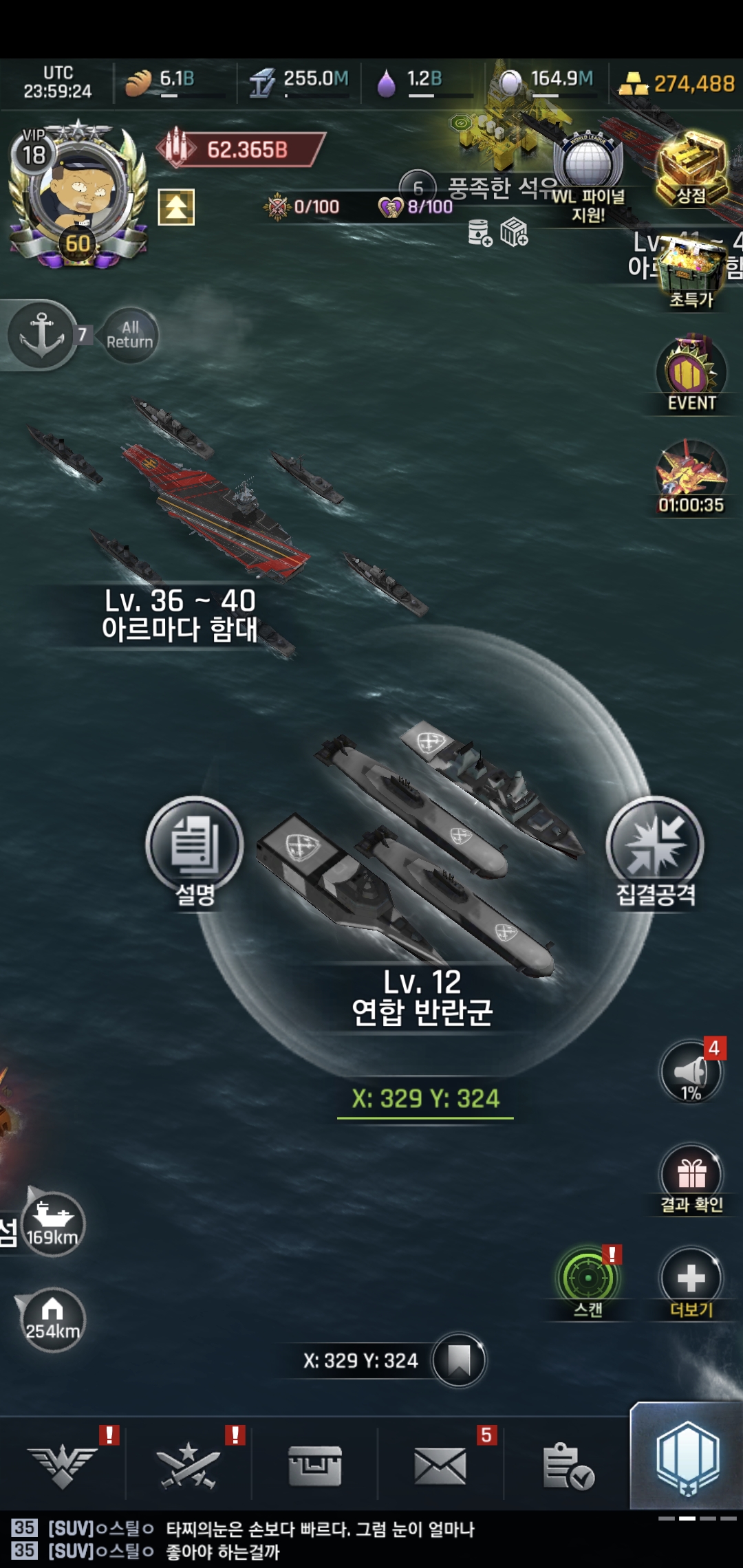Jump to the 254km home base shortcut
This screenshot has height=1568, width=743.
pos(52,1319)
